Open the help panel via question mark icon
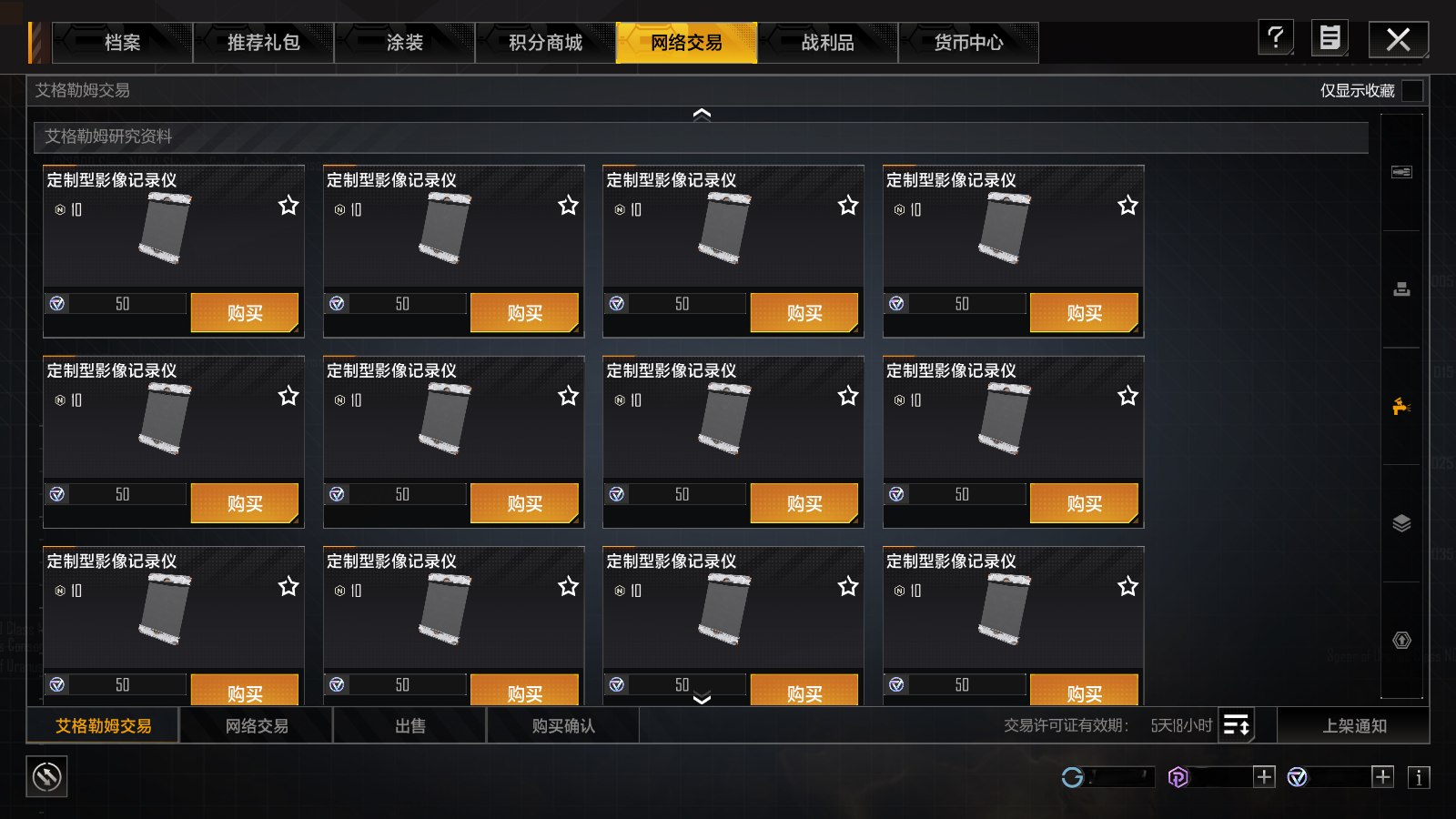The width and height of the screenshot is (1456, 819). [x=1275, y=38]
